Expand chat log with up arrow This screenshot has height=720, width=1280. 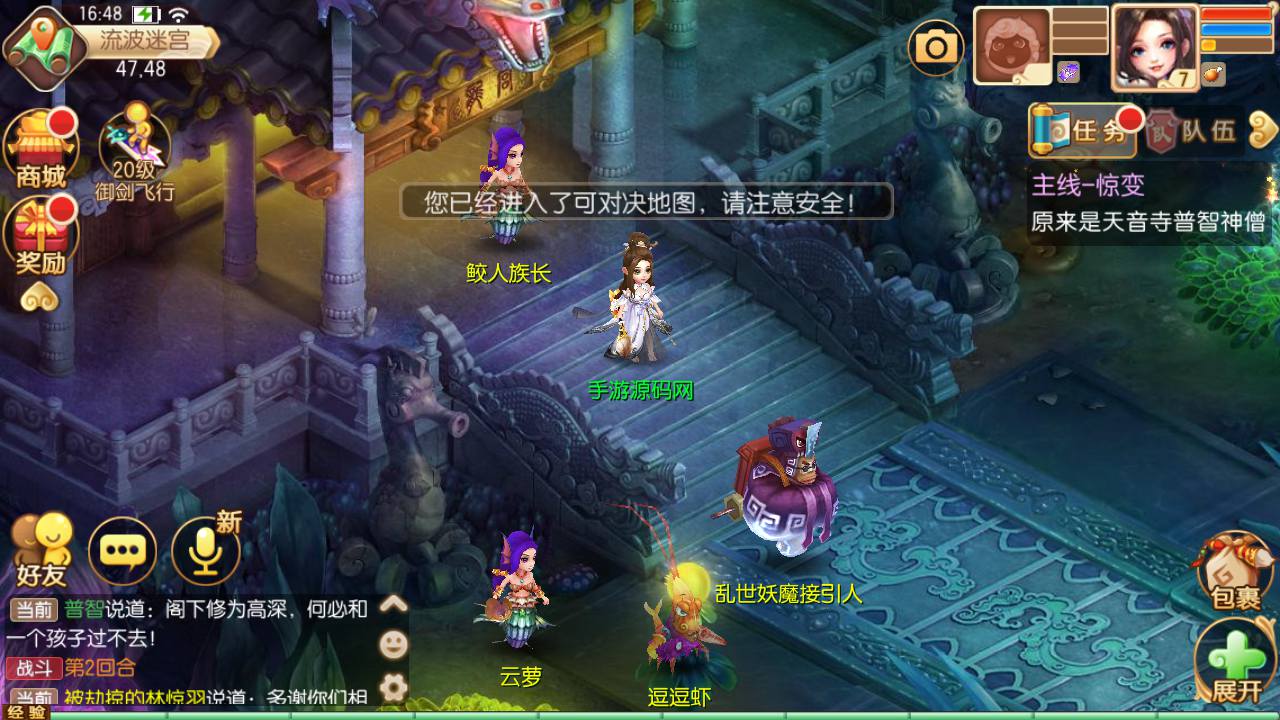tap(393, 604)
